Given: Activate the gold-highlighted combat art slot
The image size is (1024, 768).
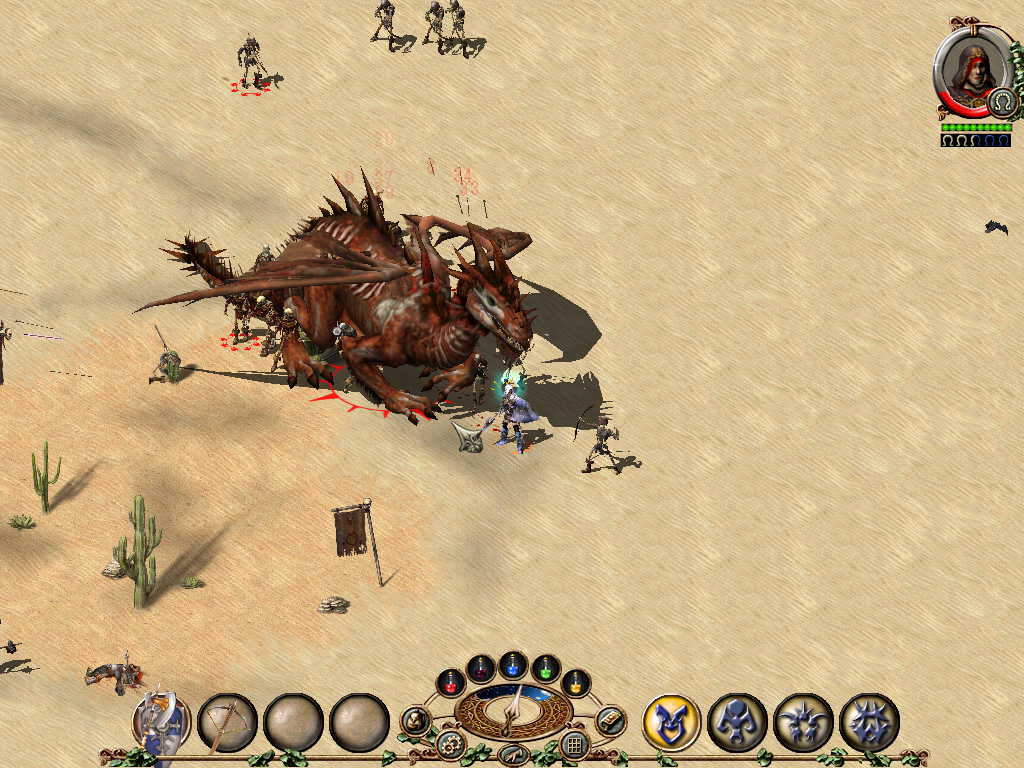Looking at the screenshot, I should coord(671,722).
